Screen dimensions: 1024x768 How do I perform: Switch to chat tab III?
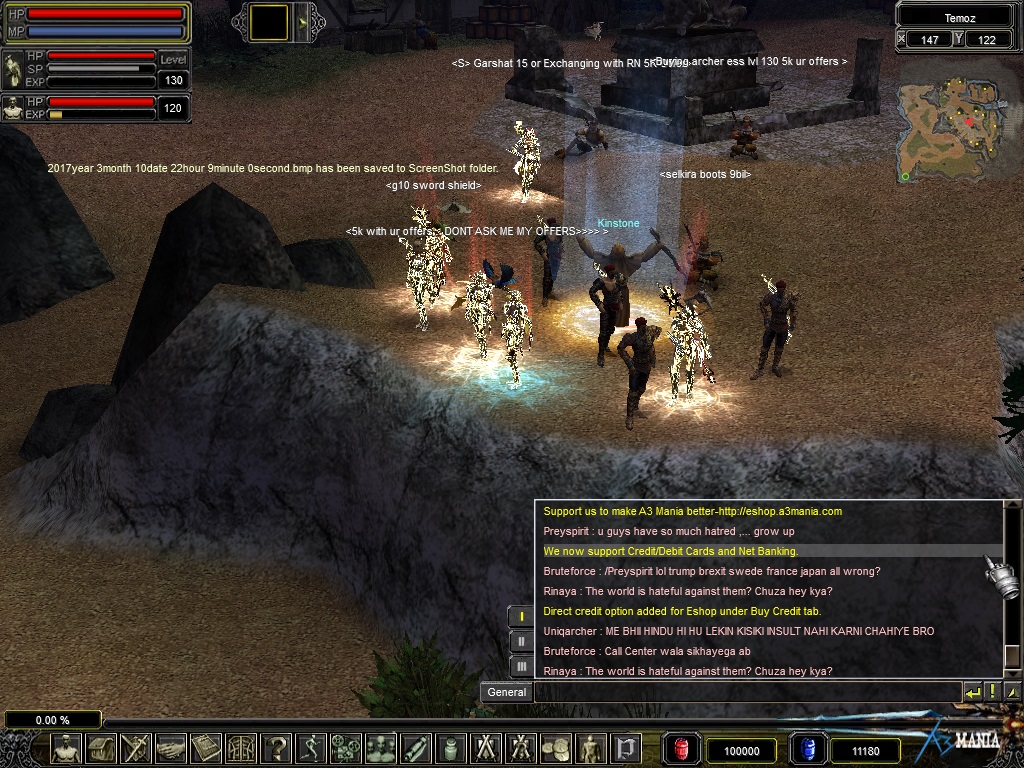pos(521,666)
